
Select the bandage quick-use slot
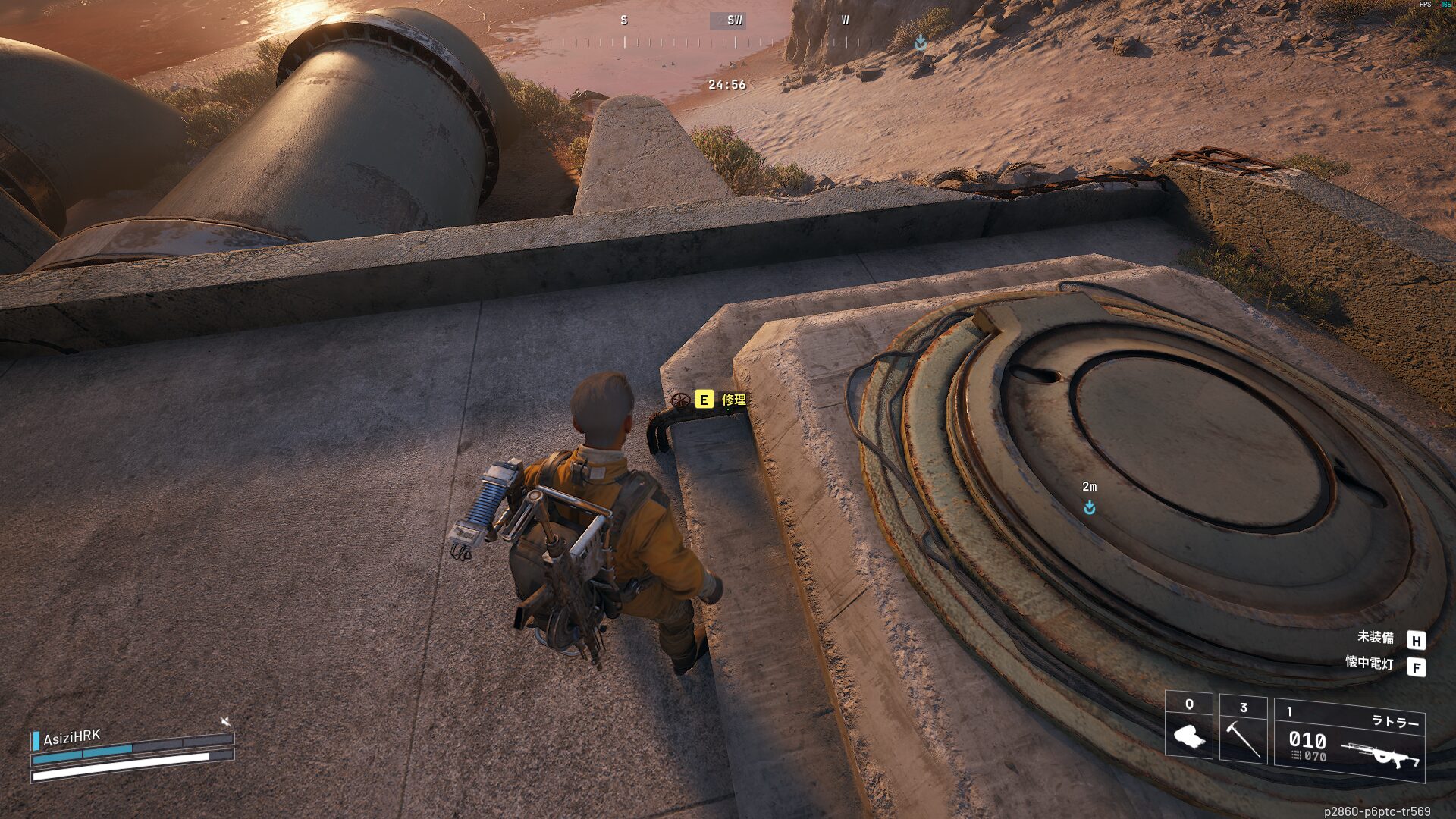pos(1188,726)
